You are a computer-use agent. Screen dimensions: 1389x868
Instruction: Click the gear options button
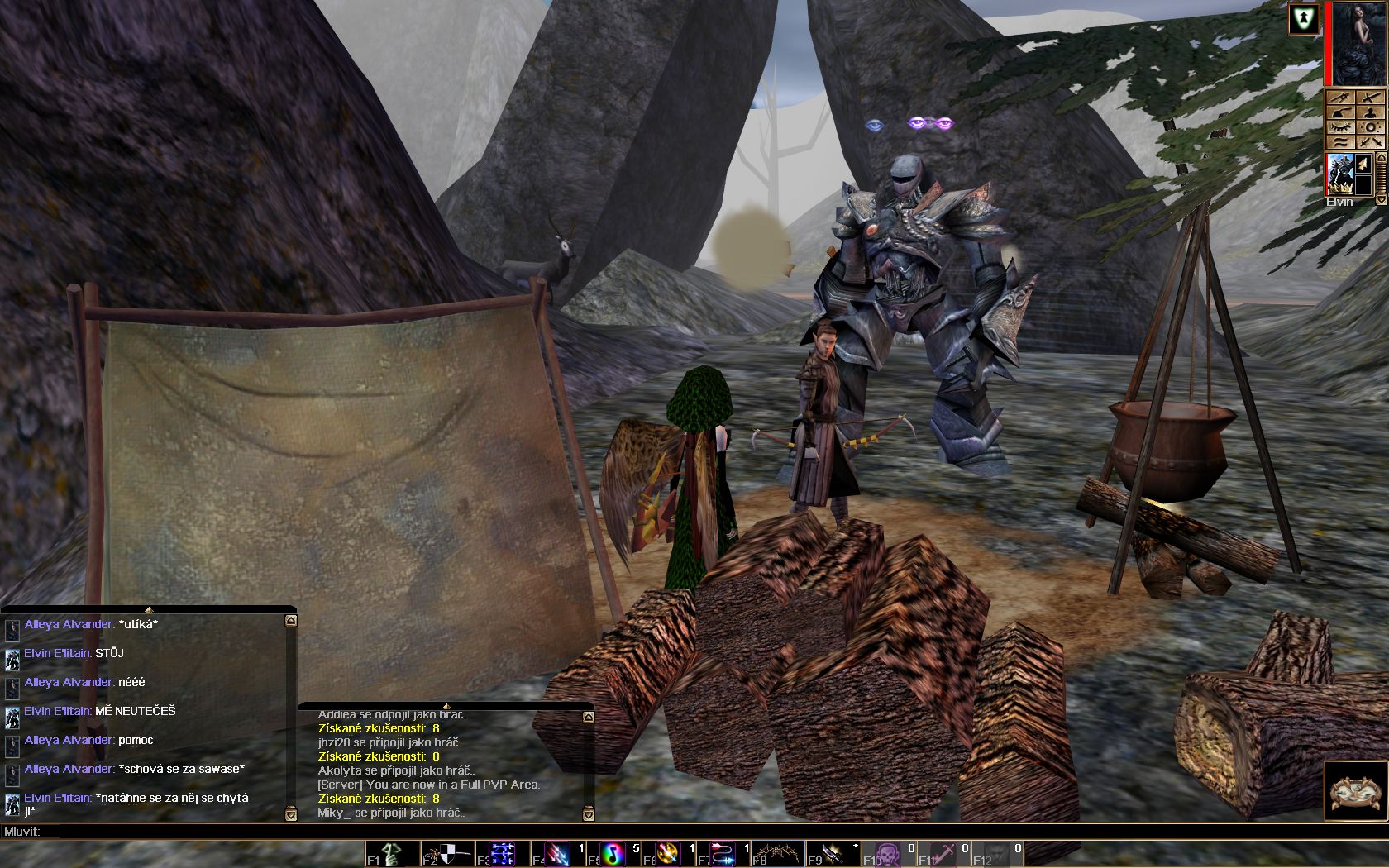tap(1370, 127)
